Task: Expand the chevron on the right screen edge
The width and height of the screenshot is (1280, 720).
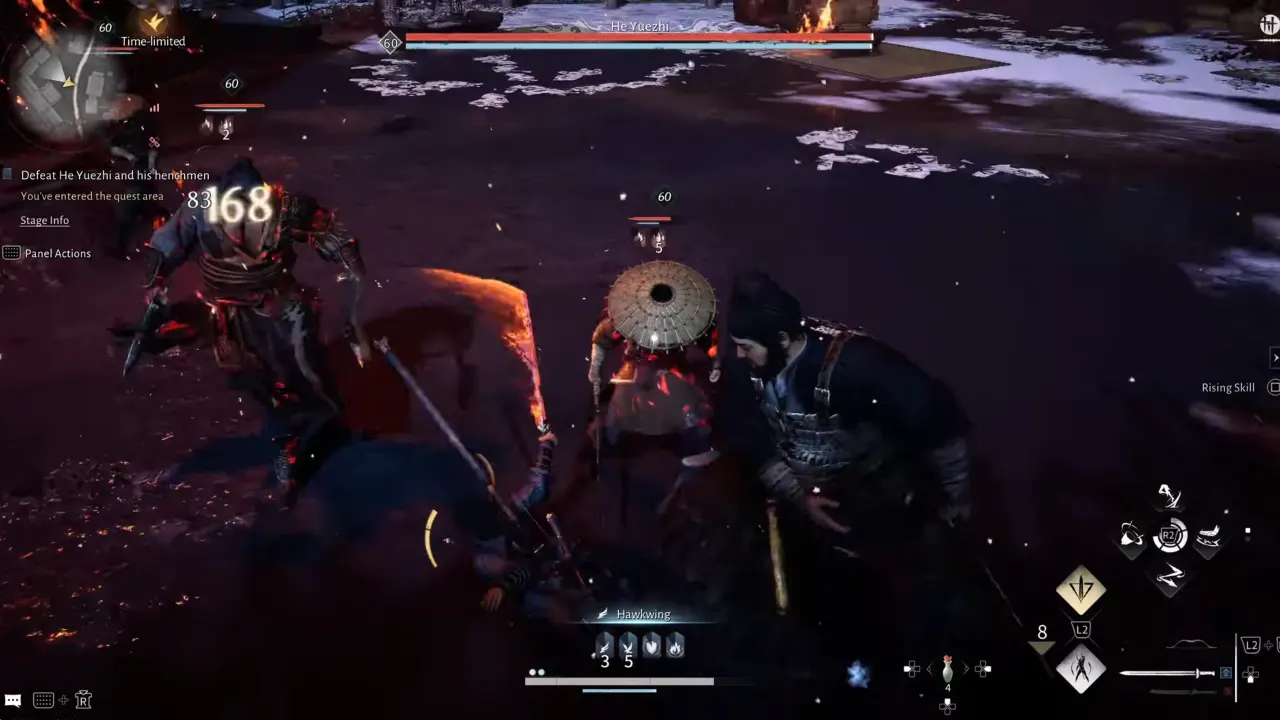Action: 1275,357
